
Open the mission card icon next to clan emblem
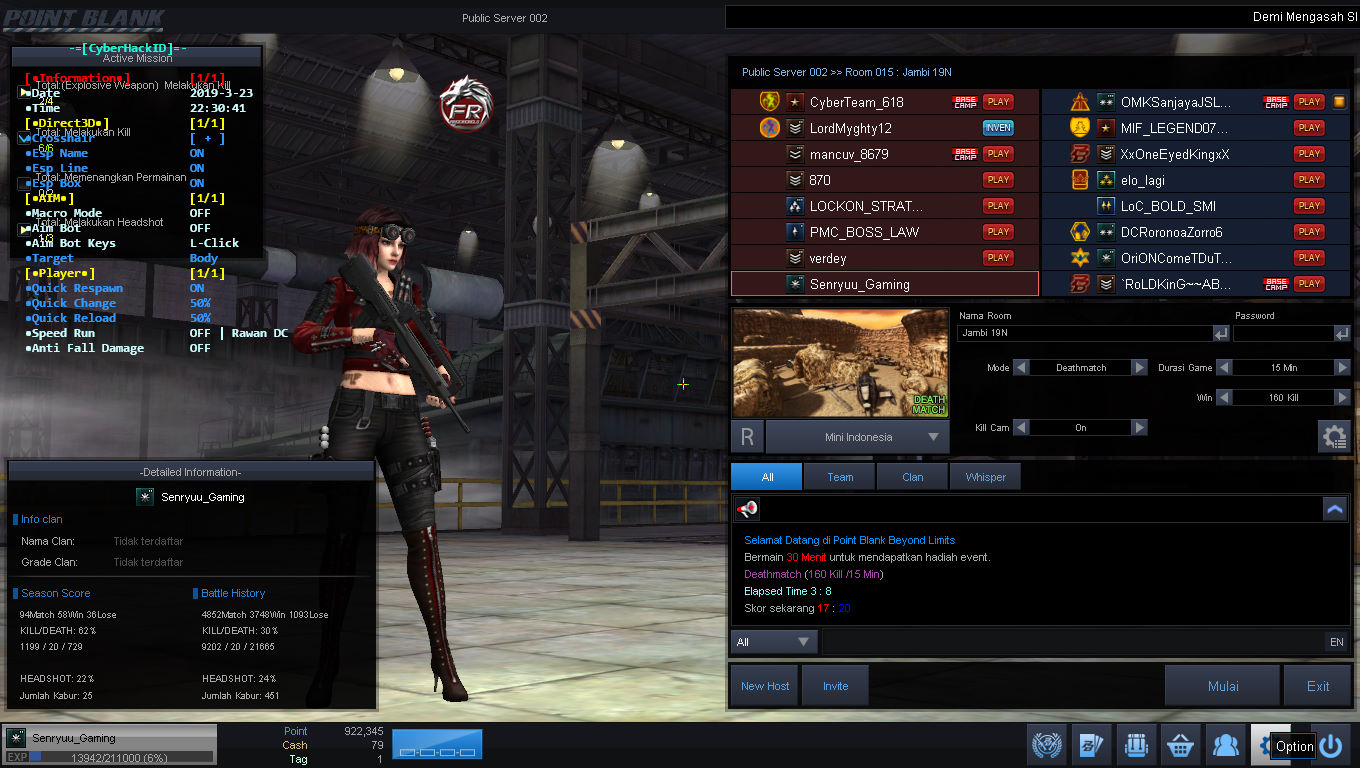pyautogui.click(x=1091, y=744)
